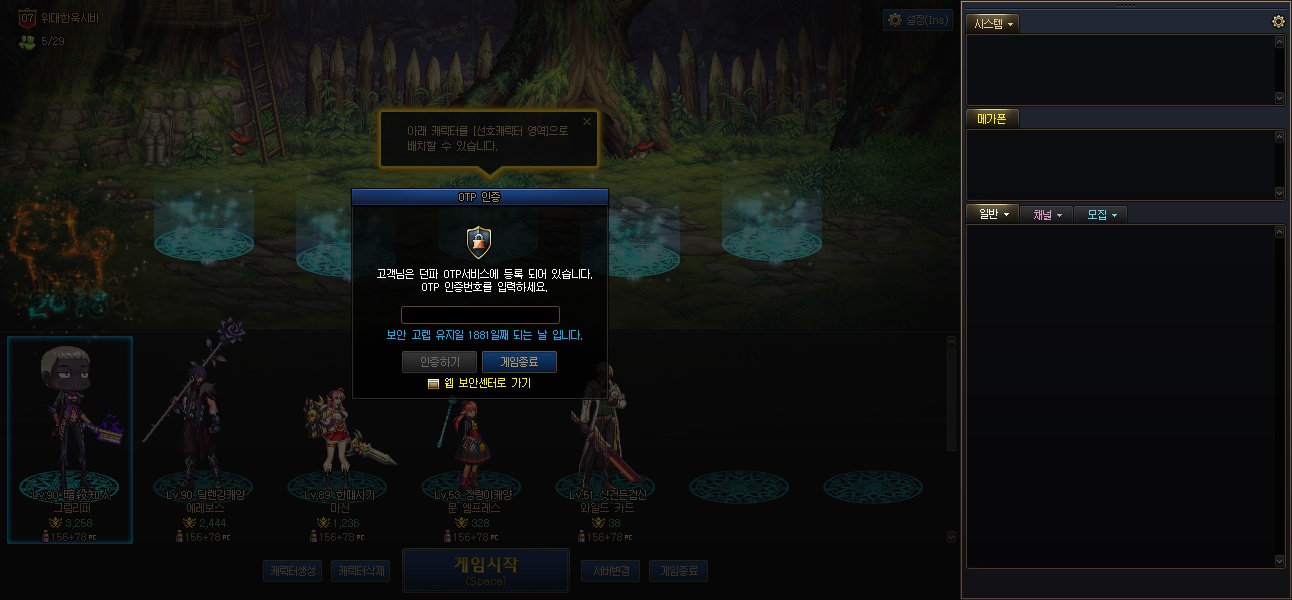Open the 시스템 chat tab dropdown
1292x600 pixels.
click(993, 23)
